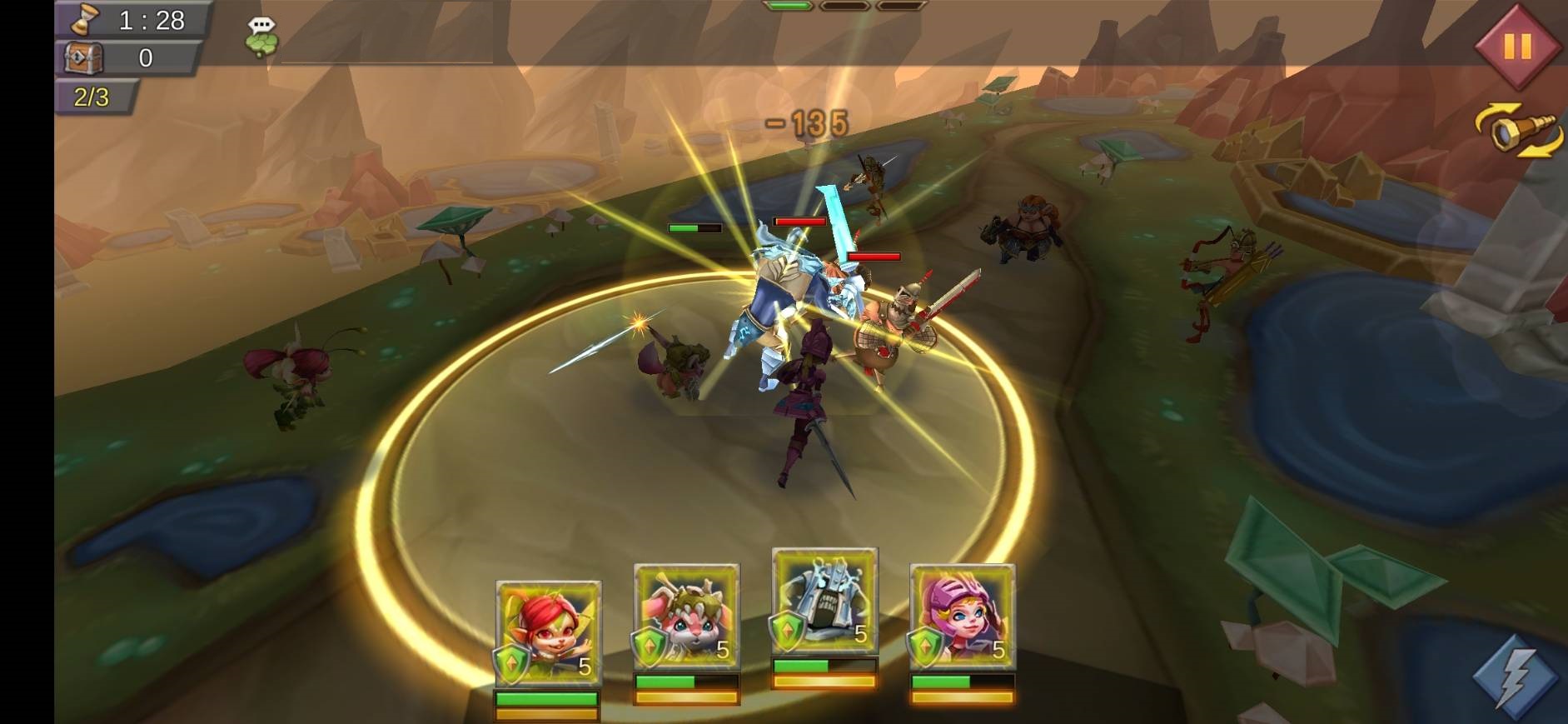This screenshot has height=724, width=1568.
Task: Activate the mouse hero portrait skill
Action: 686,617
